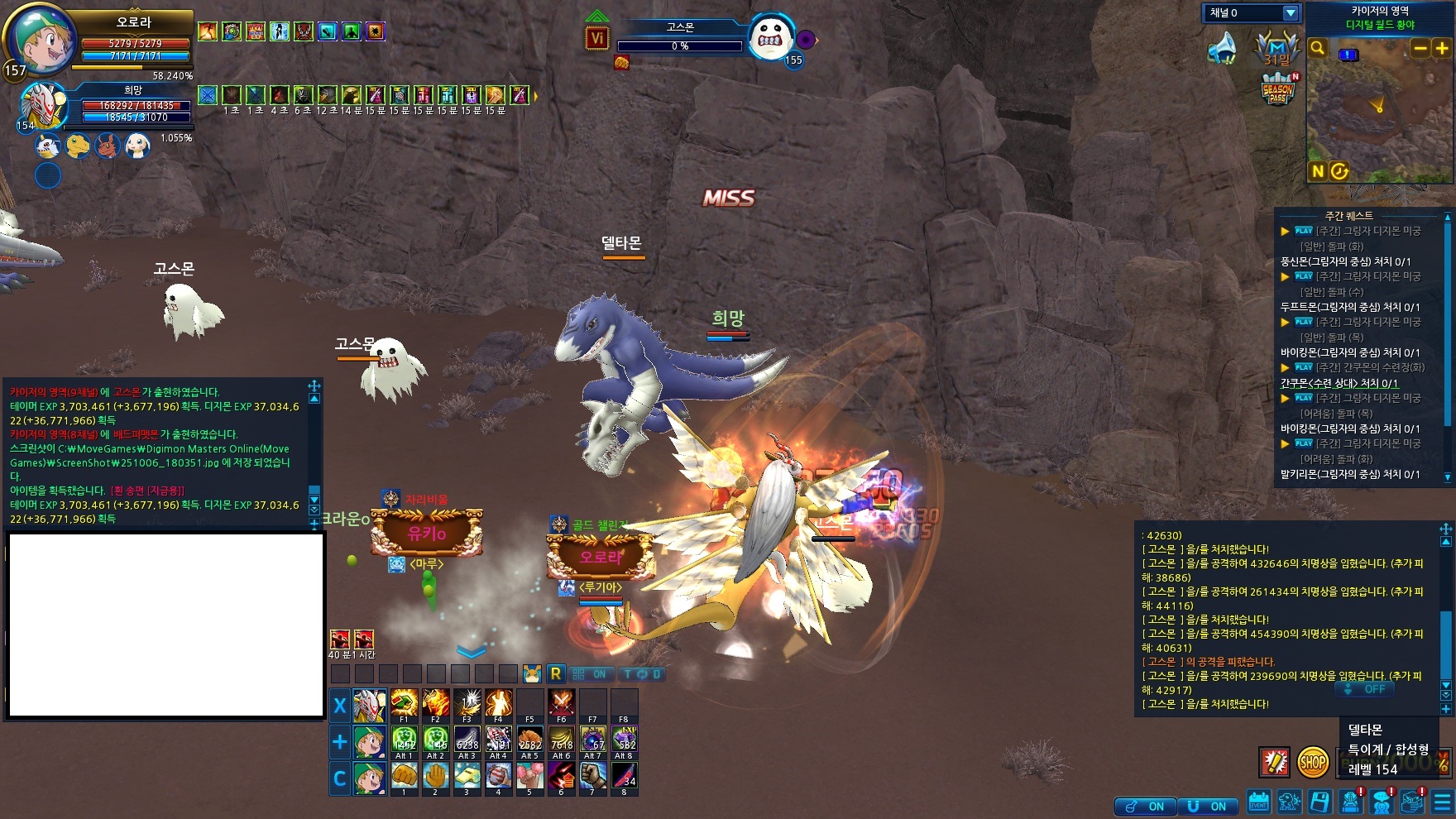Select the first weekly quest entry

coord(1357,231)
